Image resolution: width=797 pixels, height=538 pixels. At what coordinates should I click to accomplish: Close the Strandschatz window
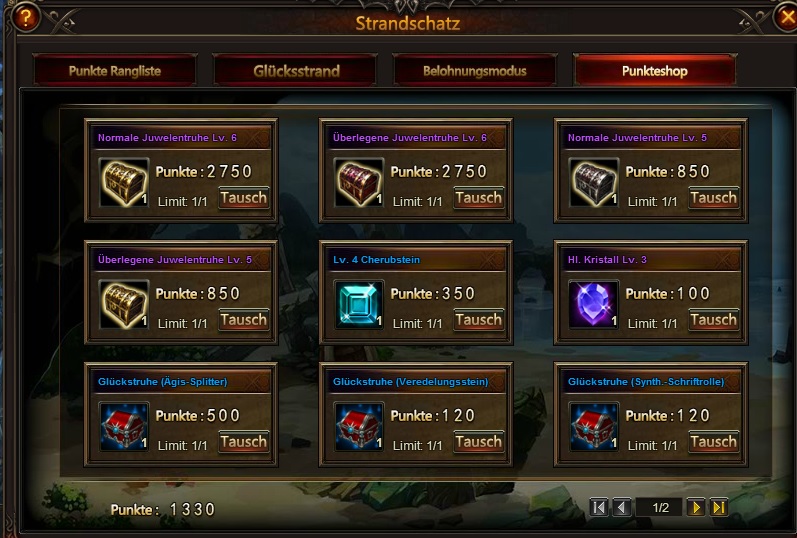pos(783,17)
